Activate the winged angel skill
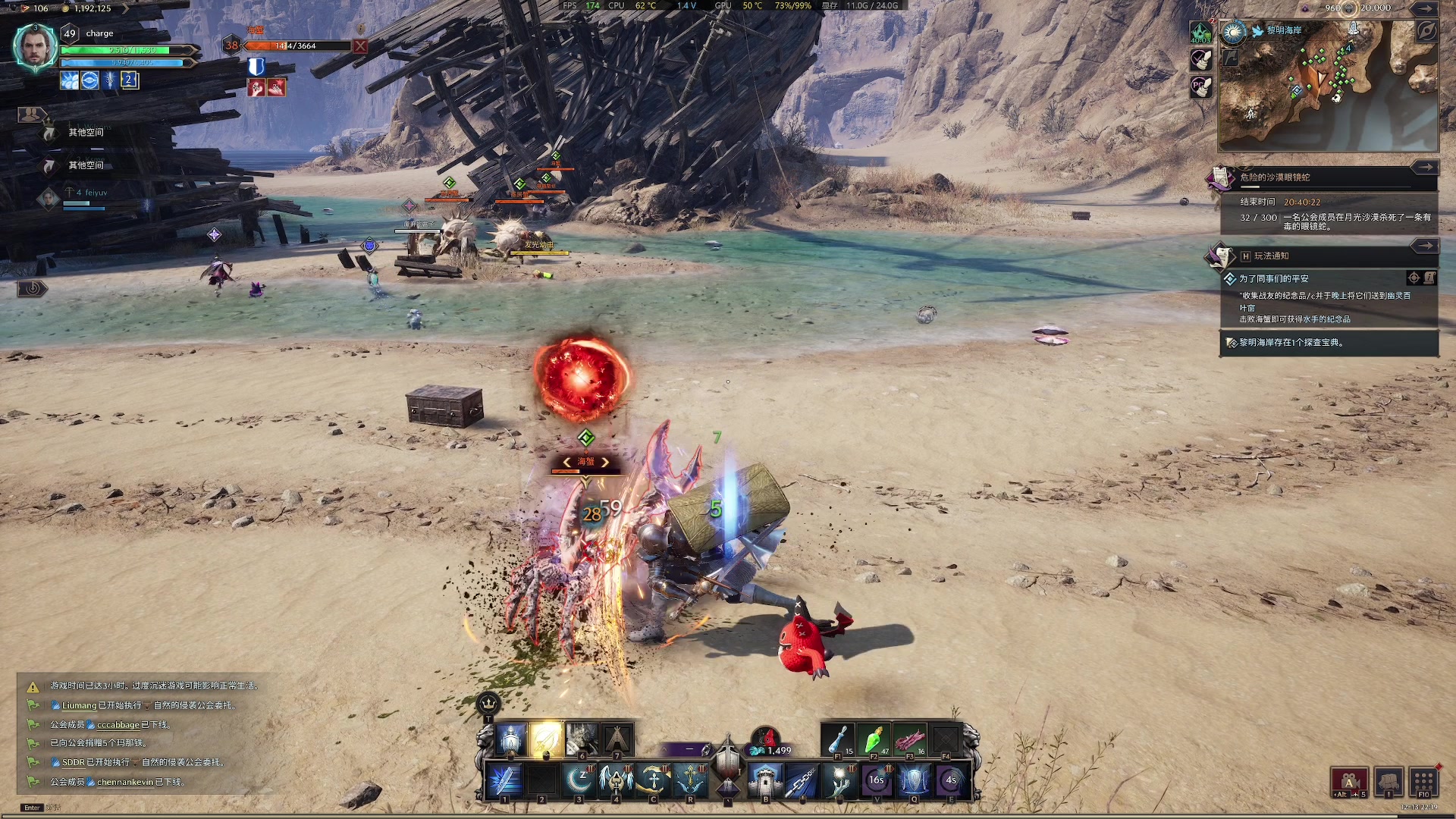This screenshot has width=1456, height=819. pyautogui.click(x=616, y=780)
